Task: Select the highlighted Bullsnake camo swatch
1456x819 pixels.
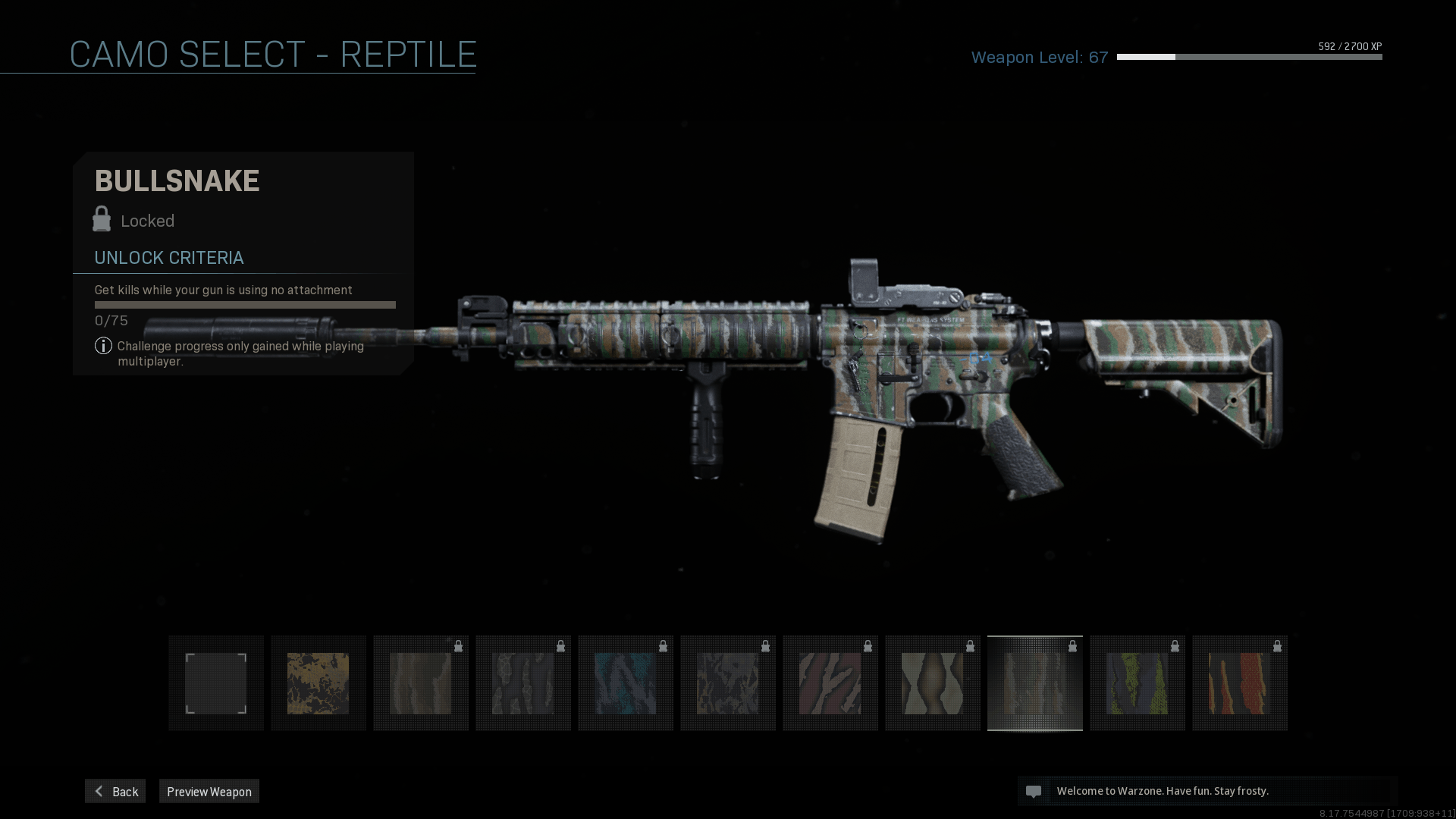Action: click(x=1035, y=683)
